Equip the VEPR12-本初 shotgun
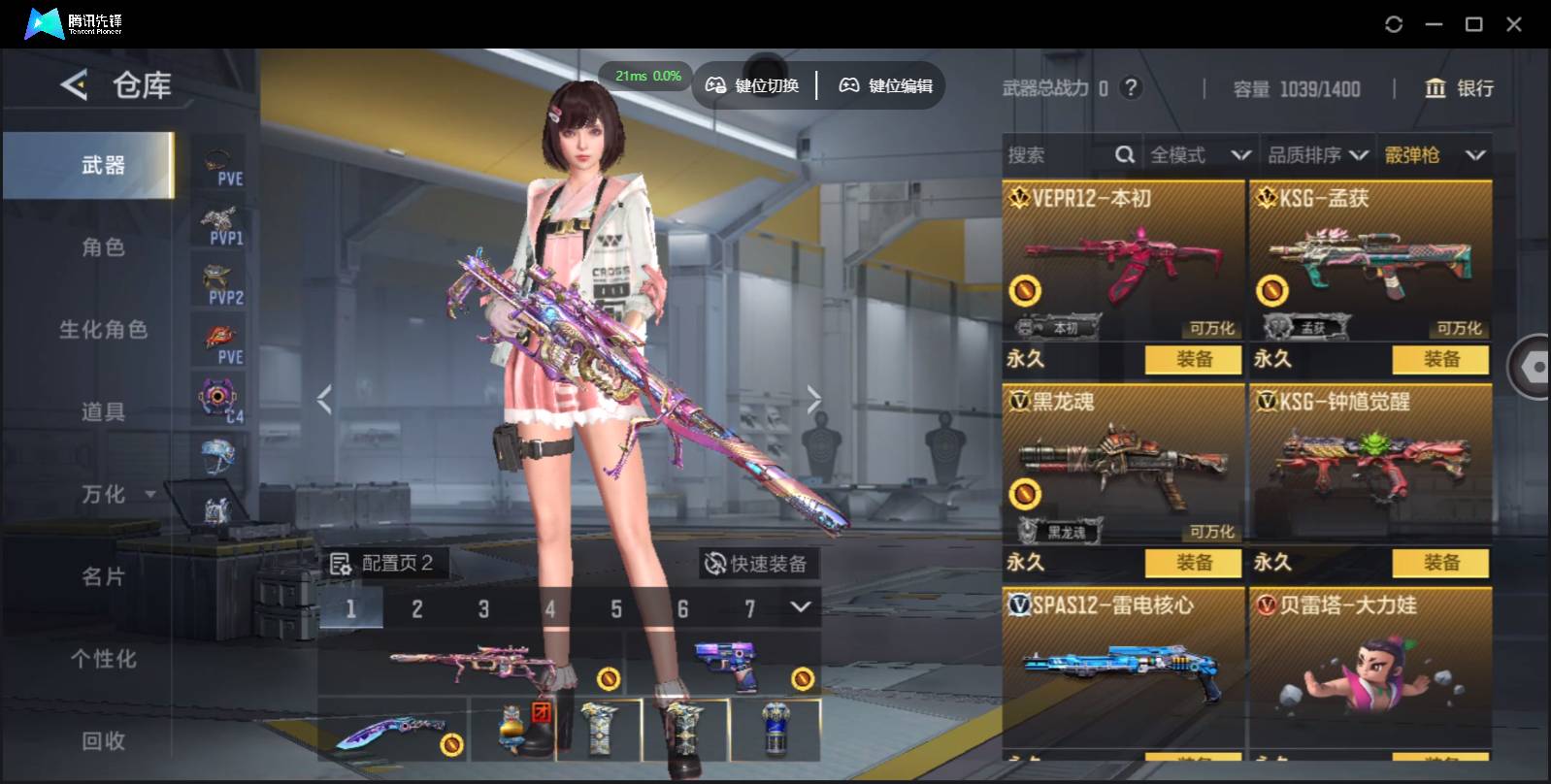 point(1193,360)
